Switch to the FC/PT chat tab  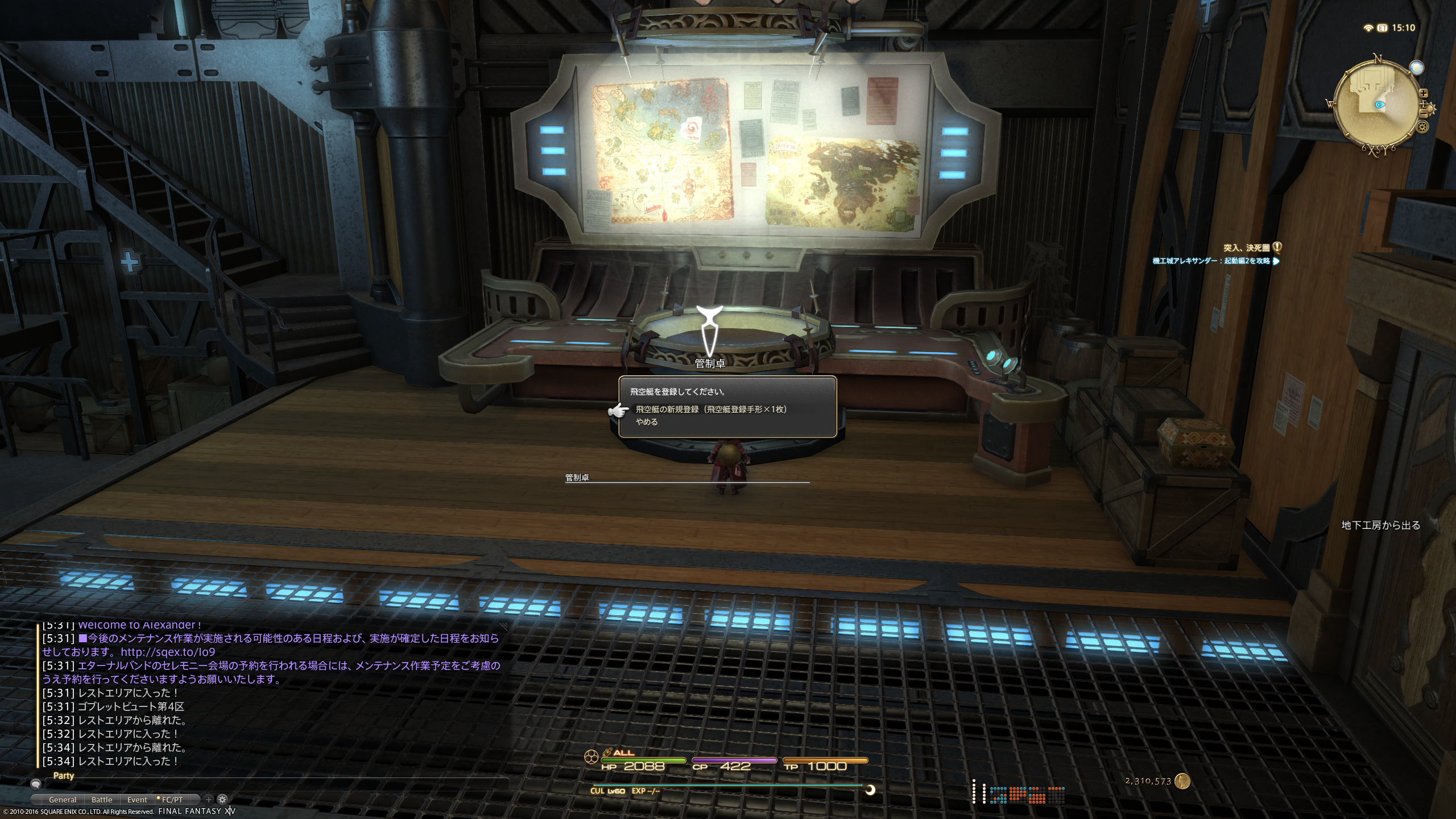[x=172, y=800]
